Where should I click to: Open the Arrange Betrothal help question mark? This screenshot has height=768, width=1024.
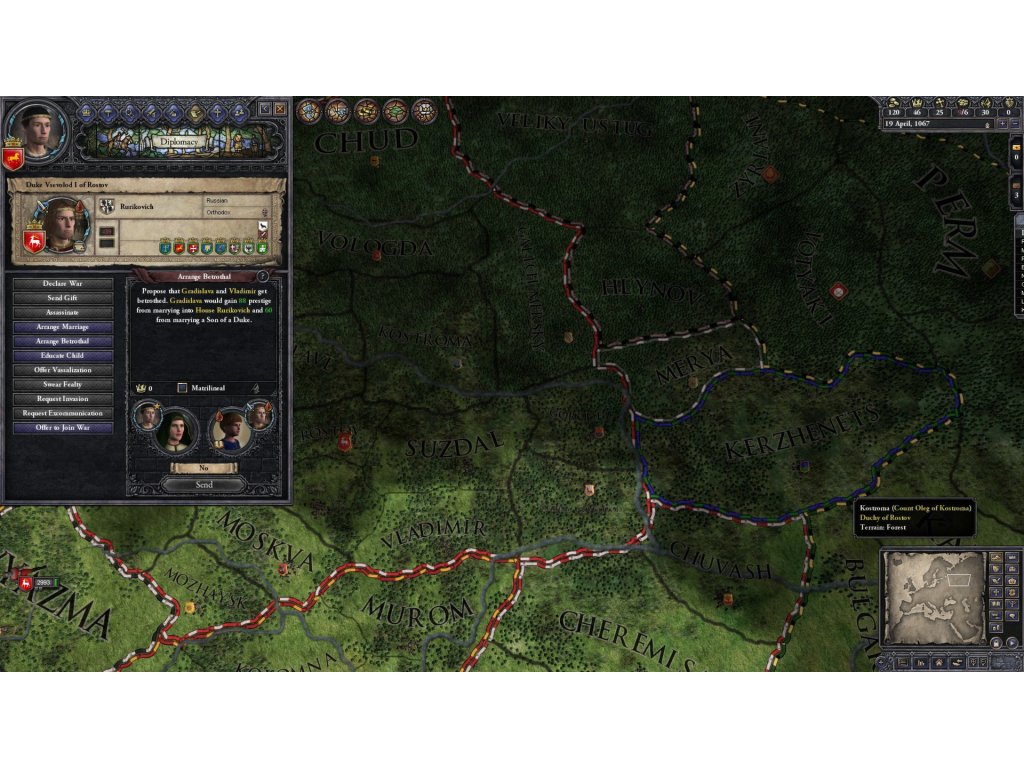[263, 276]
